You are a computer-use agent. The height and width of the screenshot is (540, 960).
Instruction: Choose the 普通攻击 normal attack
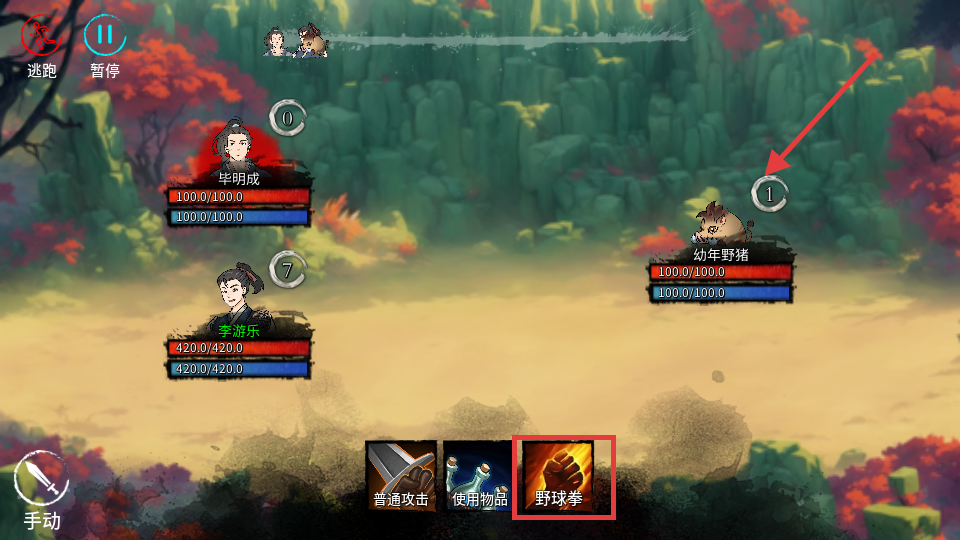[x=401, y=475]
